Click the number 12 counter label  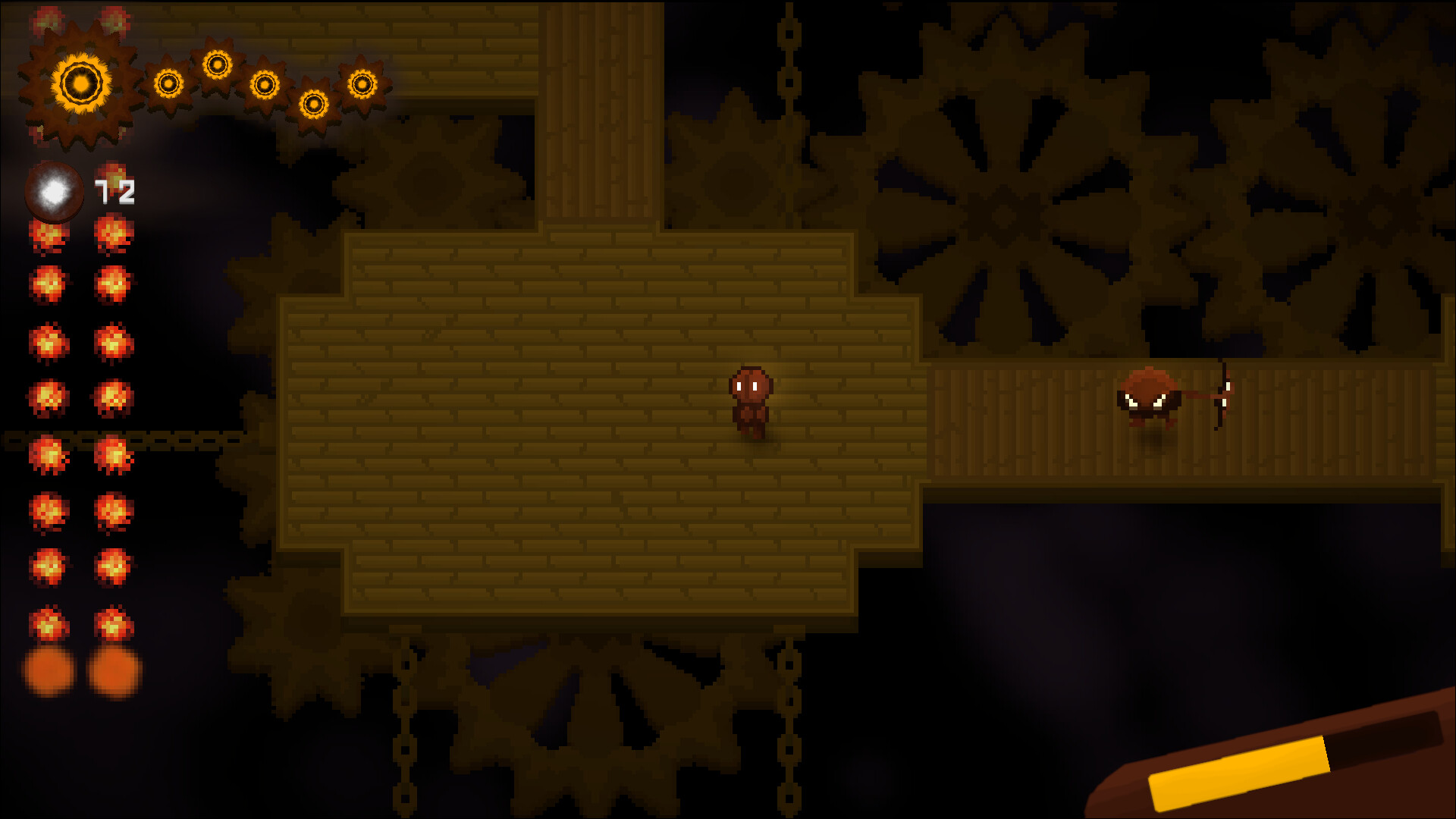(x=114, y=192)
